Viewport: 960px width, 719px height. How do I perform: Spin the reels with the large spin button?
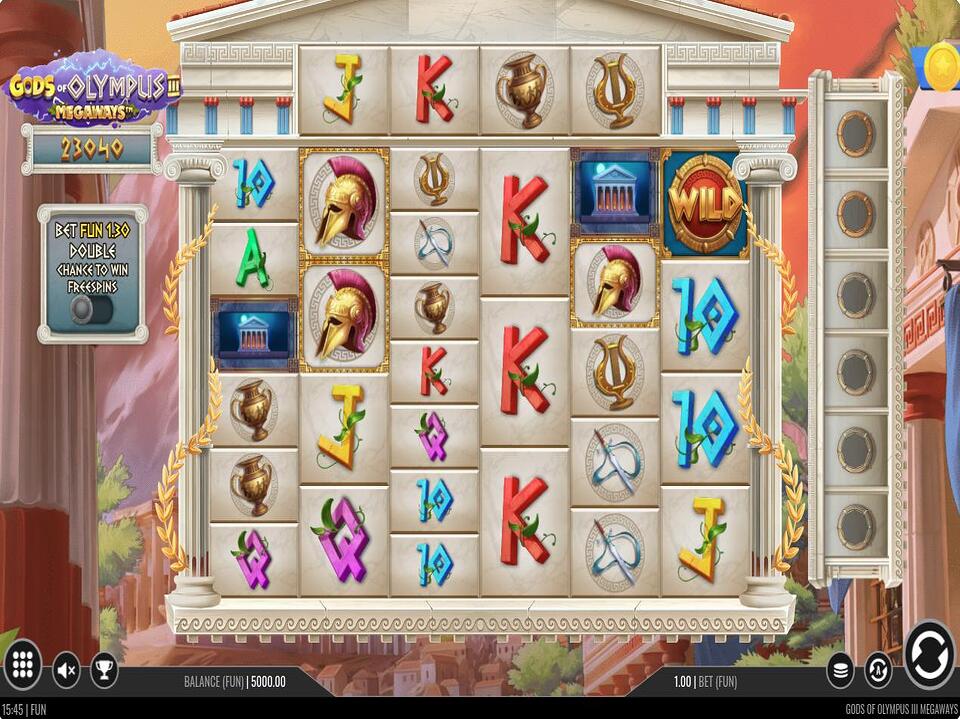pos(929,655)
